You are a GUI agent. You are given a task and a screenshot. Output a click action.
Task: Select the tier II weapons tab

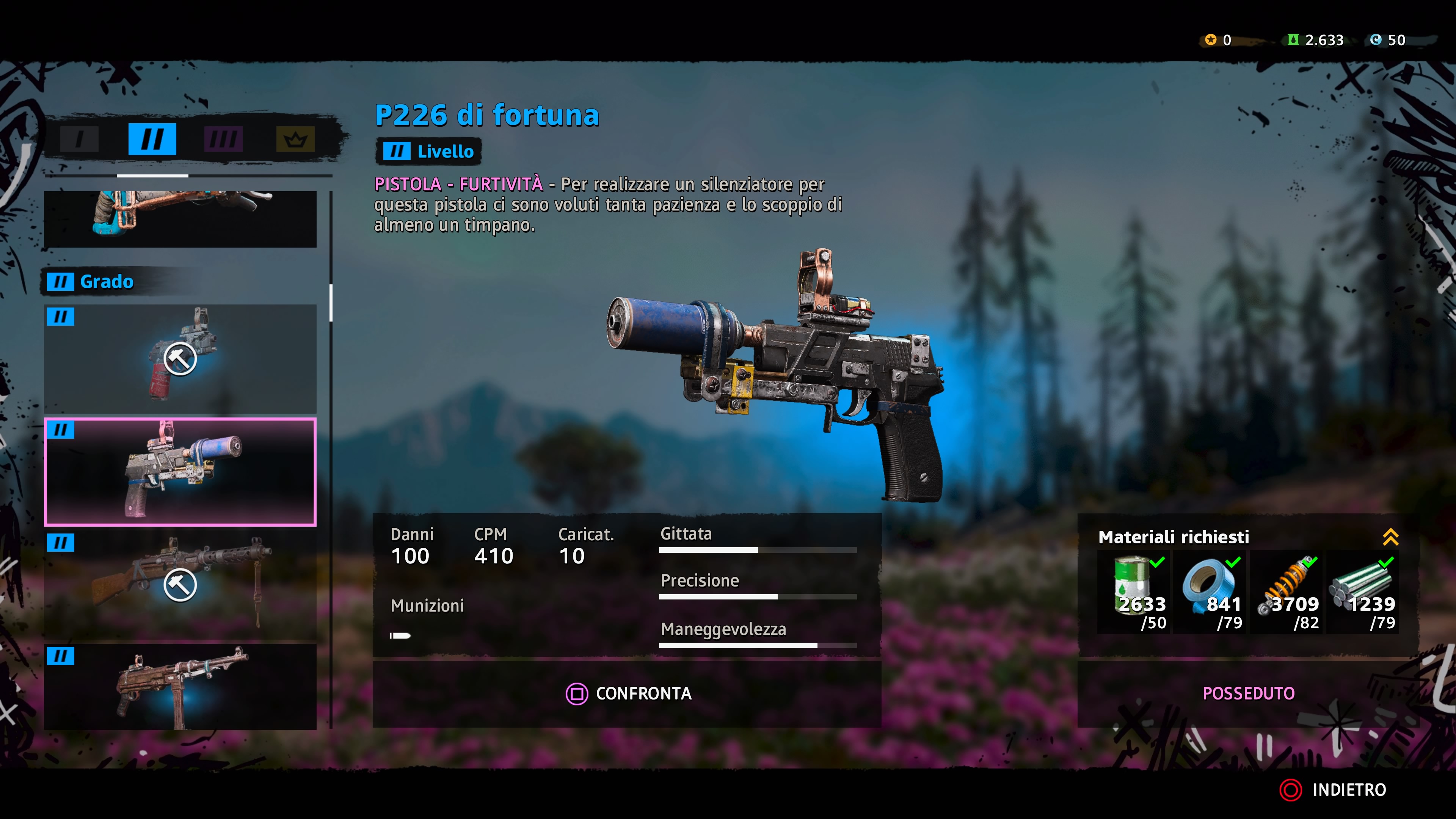(x=152, y=139)
